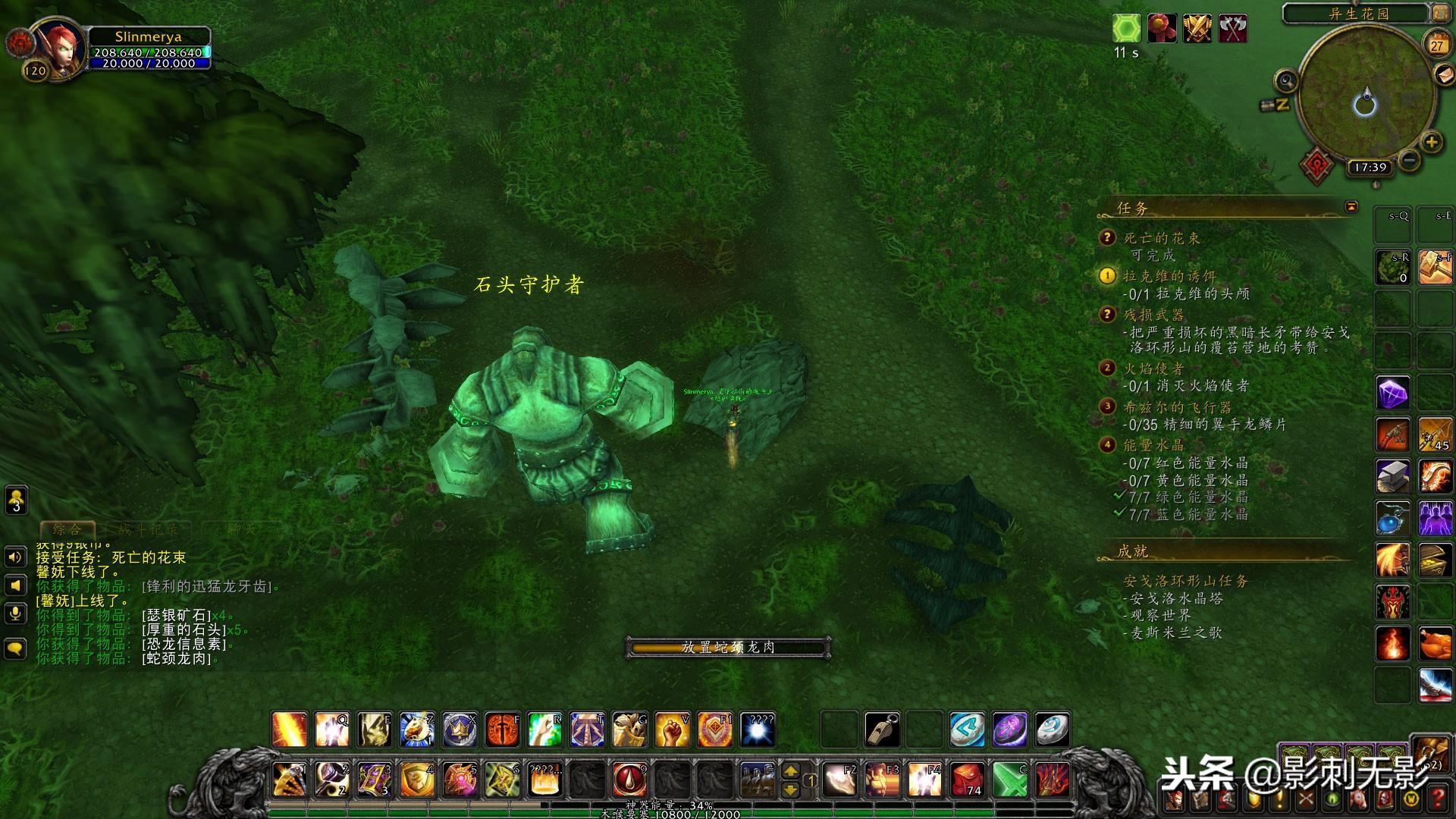This screenshot has width=1456, height=819.
Task: Open the yellow chat bubble menu button
Action: click(15, 648)
